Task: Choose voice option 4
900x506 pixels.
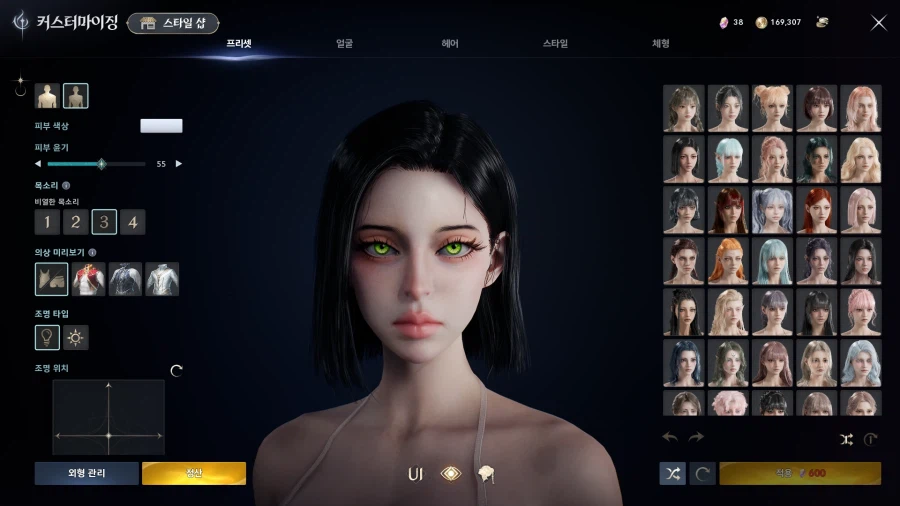Action: point(133,222)
